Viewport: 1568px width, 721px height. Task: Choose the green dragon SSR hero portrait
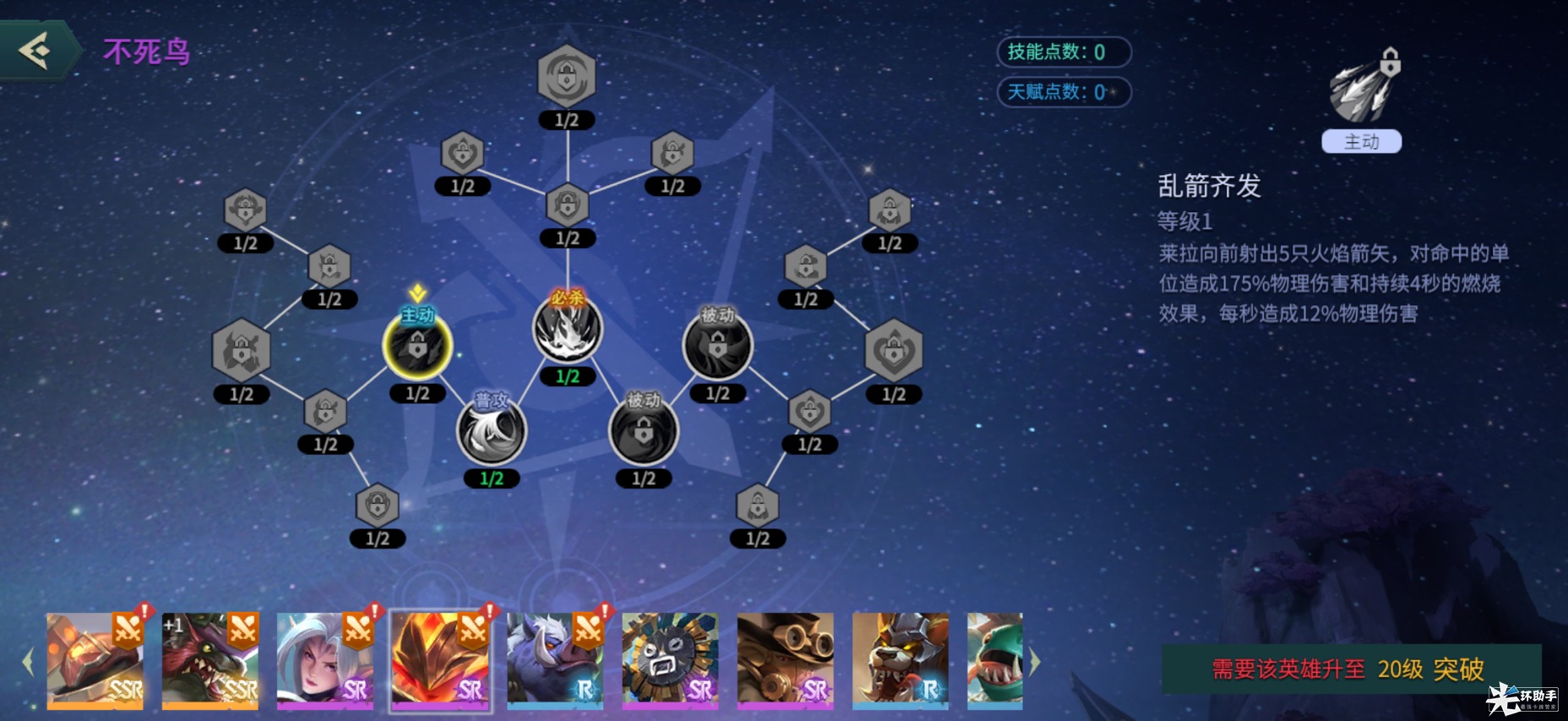click(x=210, y=660)
